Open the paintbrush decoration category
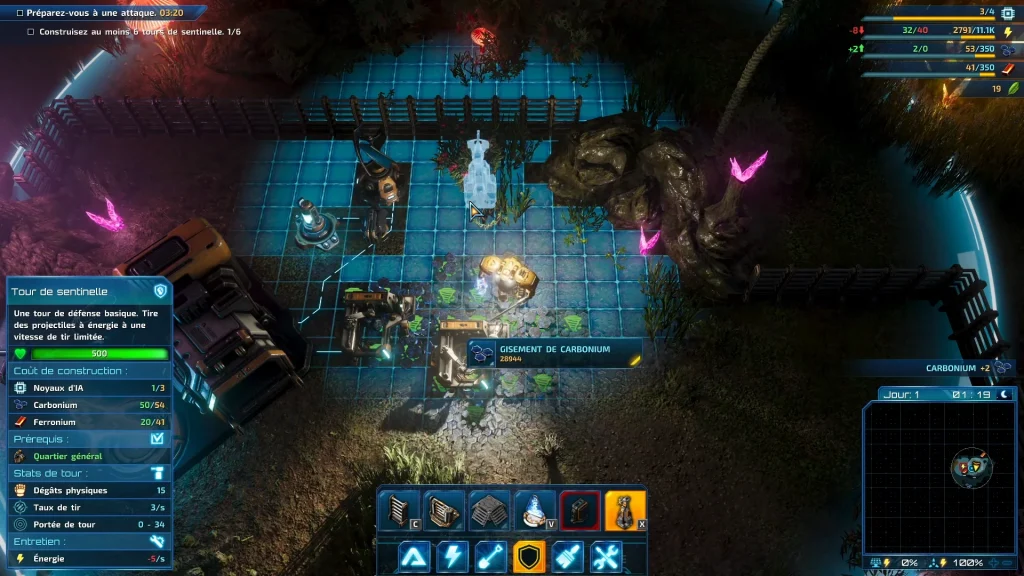Image resolution: width=1024 pixels, height=576 pixels. click(x=567, y=557)
